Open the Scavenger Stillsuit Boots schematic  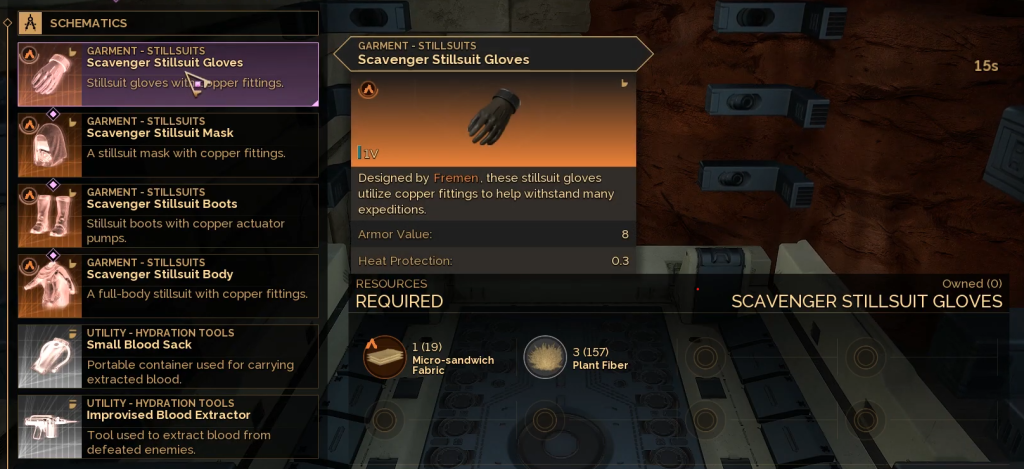click(x=168, y=215)
